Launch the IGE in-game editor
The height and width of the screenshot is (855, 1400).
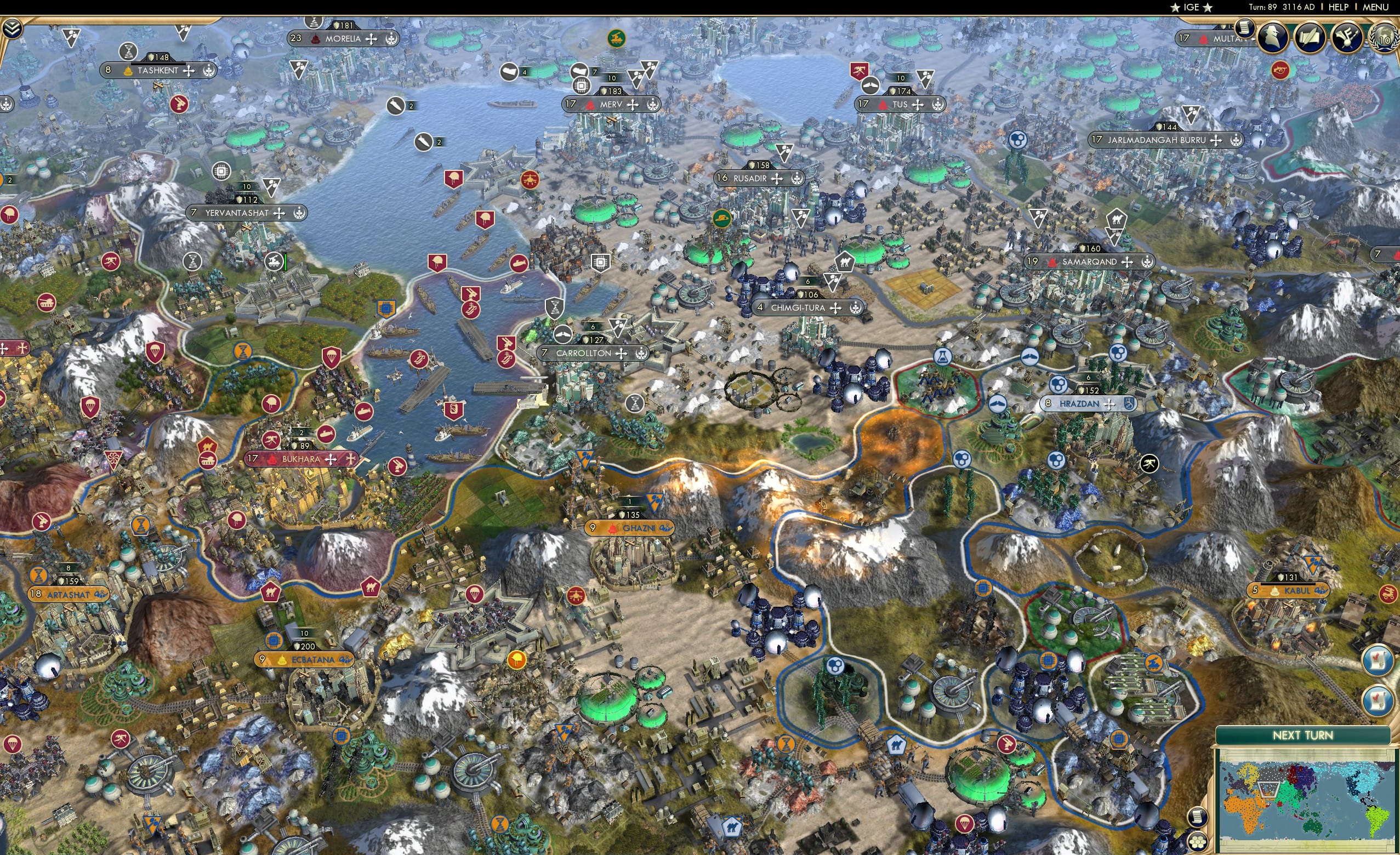(x=1191, y=7)
